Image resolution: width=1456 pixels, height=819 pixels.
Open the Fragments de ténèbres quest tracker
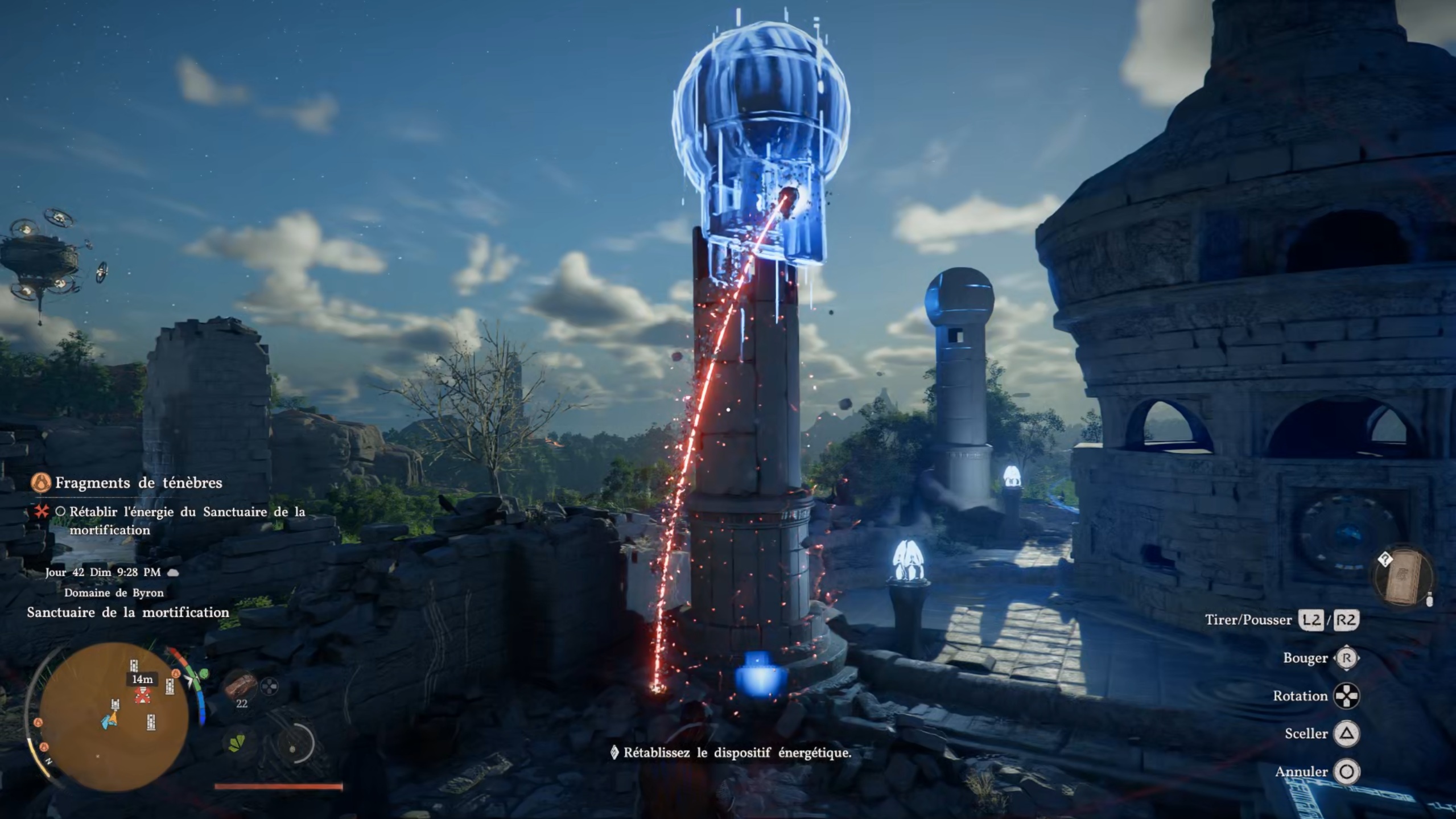[138, 483]
